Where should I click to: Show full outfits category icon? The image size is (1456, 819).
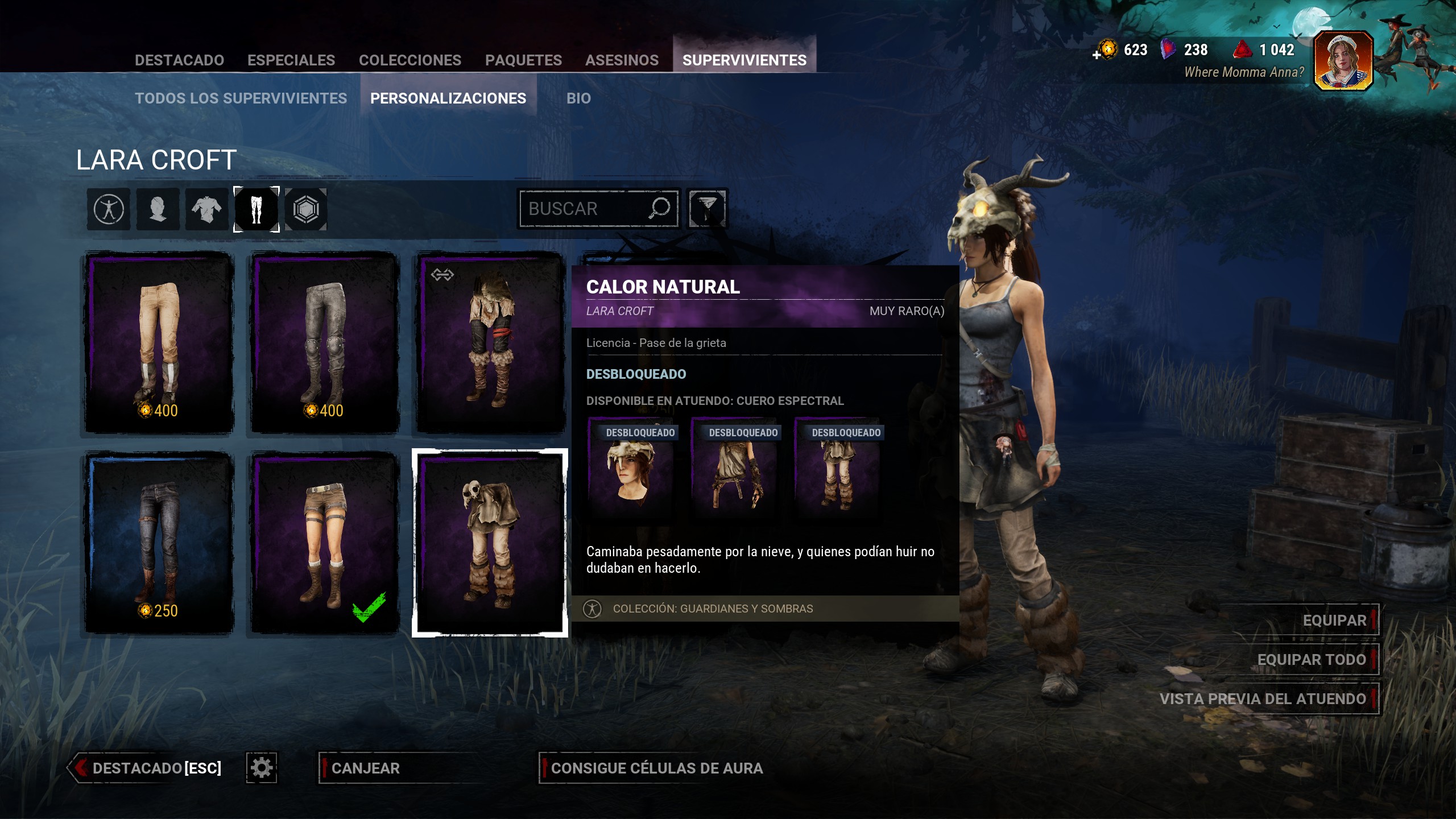[x=109, y=209]
